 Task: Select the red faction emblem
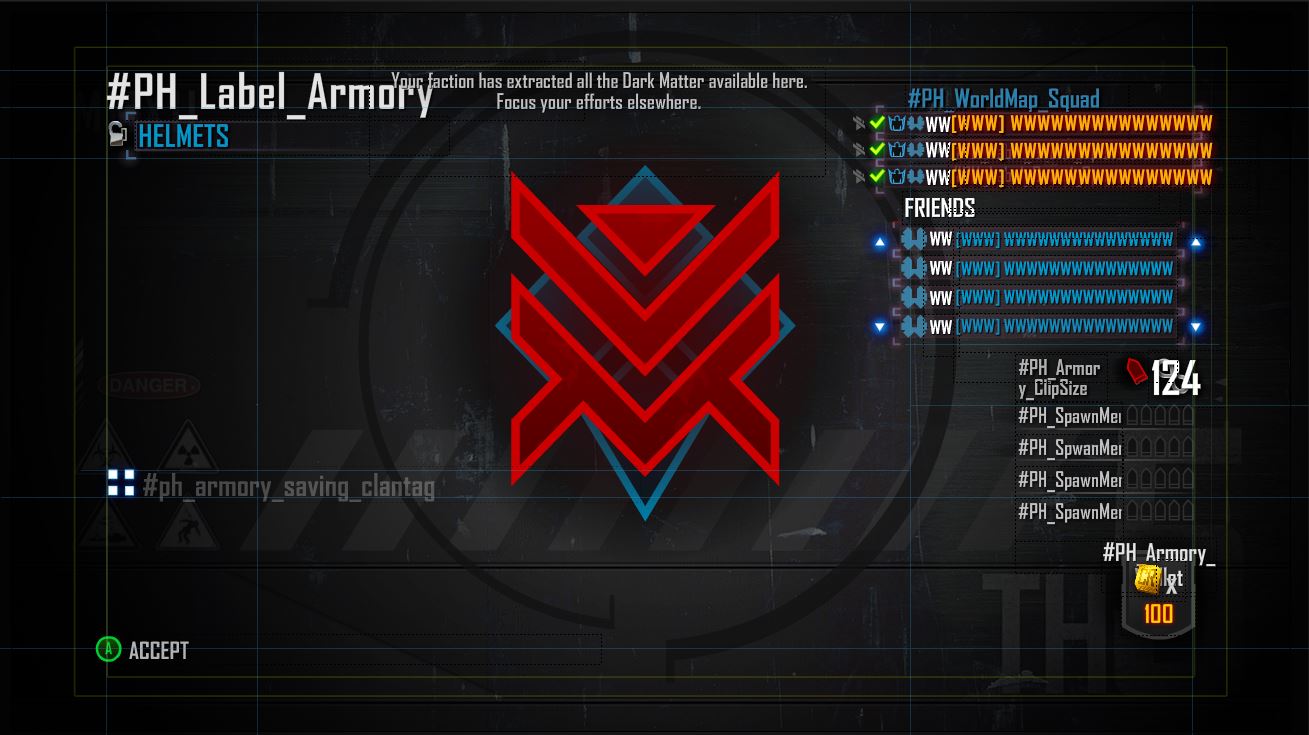pyautogui.click(x=645, y=330)
